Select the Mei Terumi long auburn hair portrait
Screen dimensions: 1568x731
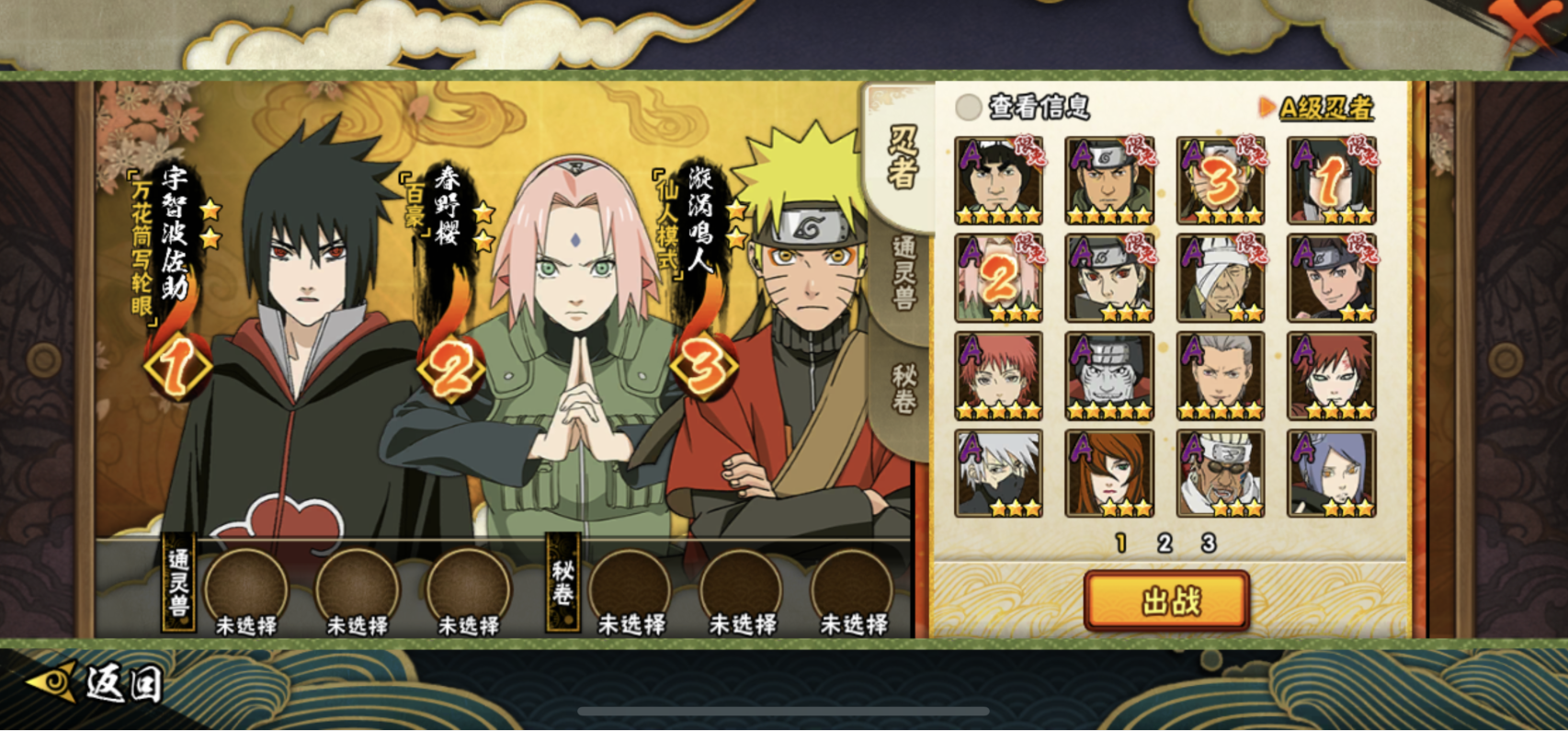(x=1109, y=474)
